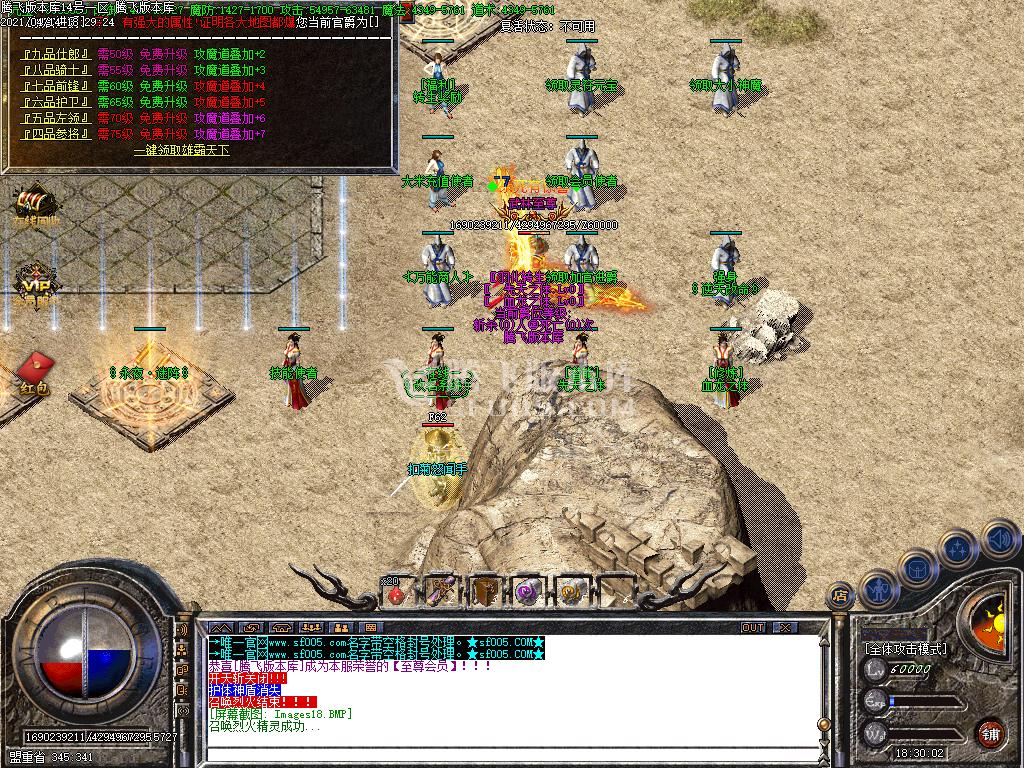Close the game with the X button
Viewport: 1024px width, 768px height.
point(784,628)
